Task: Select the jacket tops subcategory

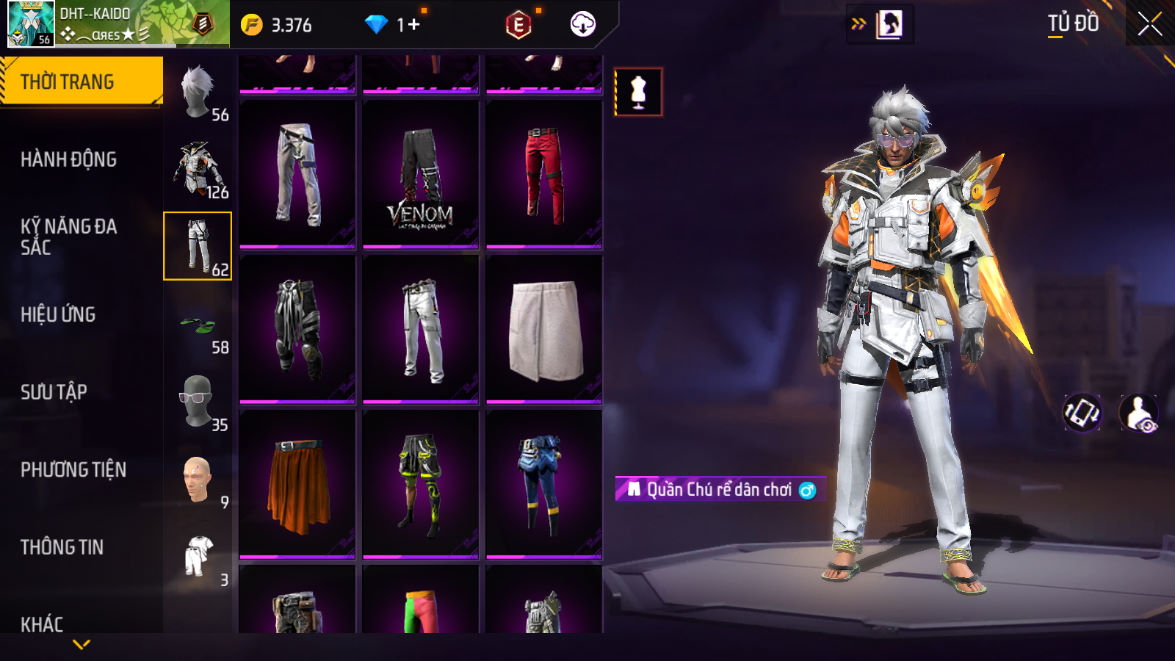Action: point(198,168)
